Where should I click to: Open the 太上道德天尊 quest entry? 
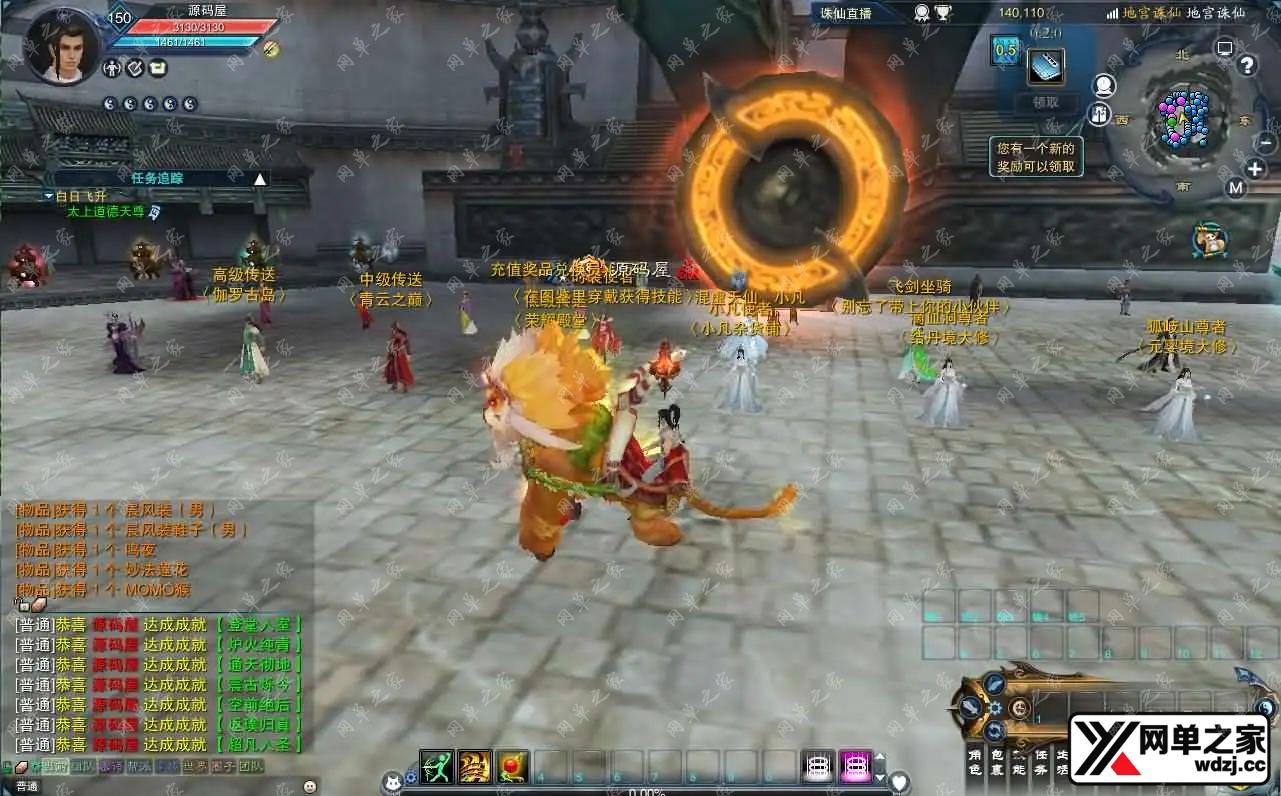point(105,212)
